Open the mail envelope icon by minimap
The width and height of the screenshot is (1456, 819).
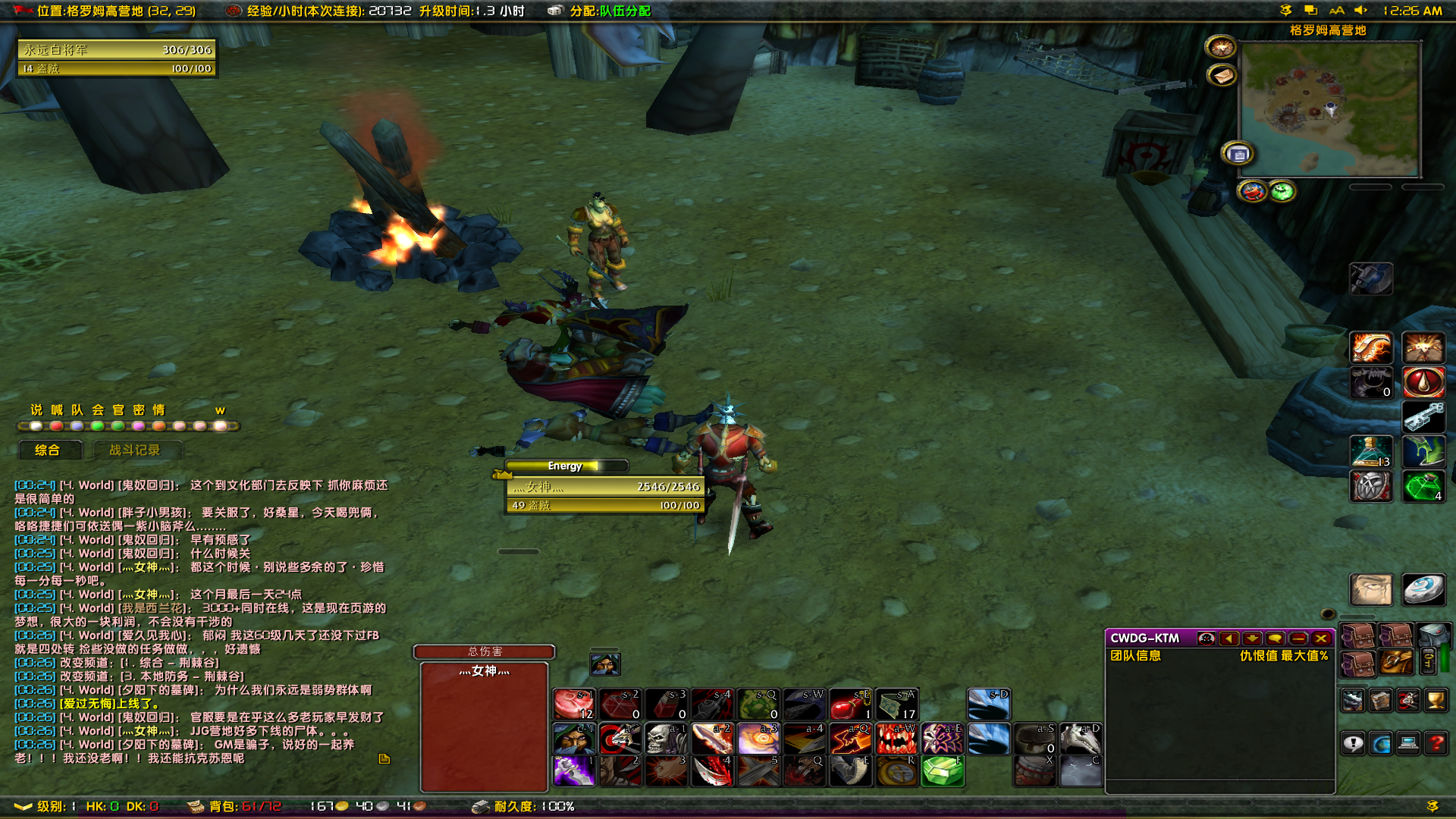[1222, 76]
